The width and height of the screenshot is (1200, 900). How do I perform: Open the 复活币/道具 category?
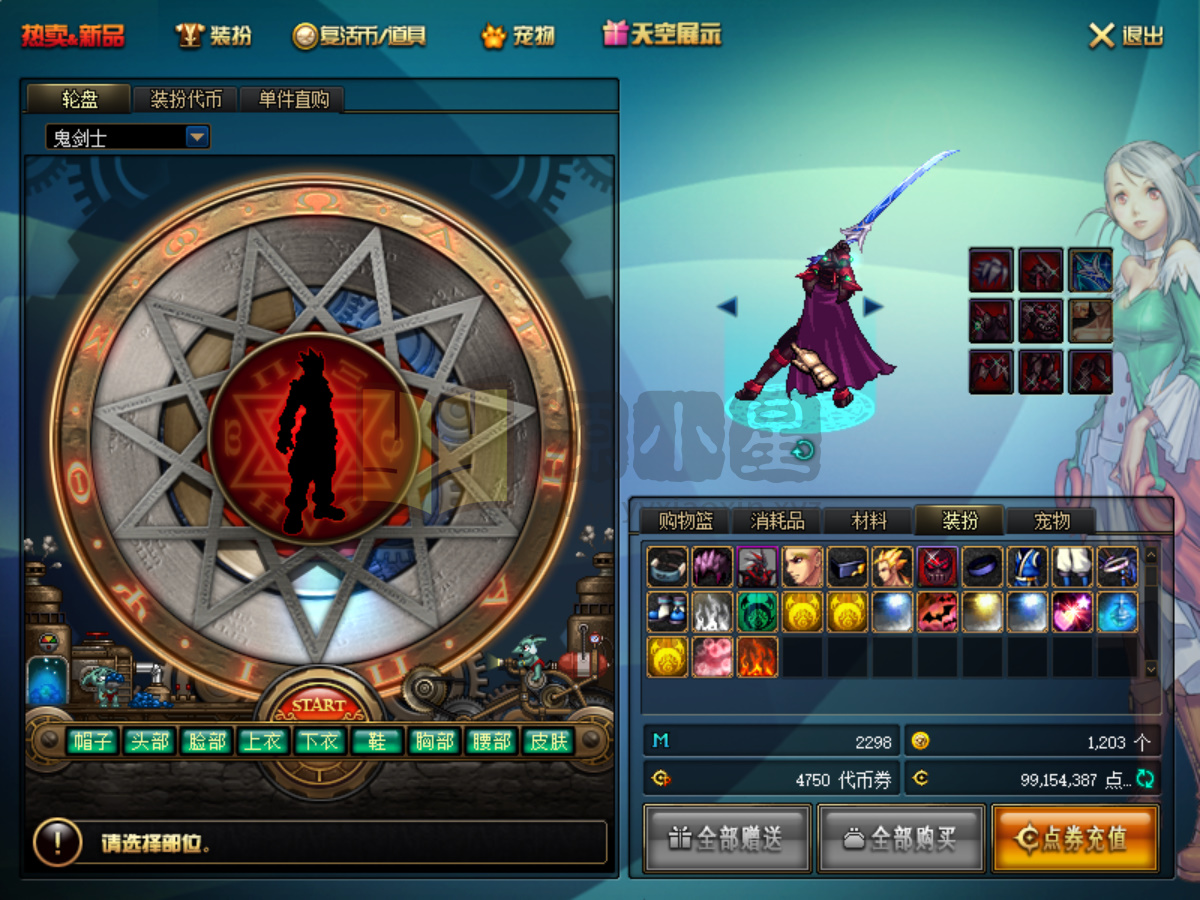(360, 36)
